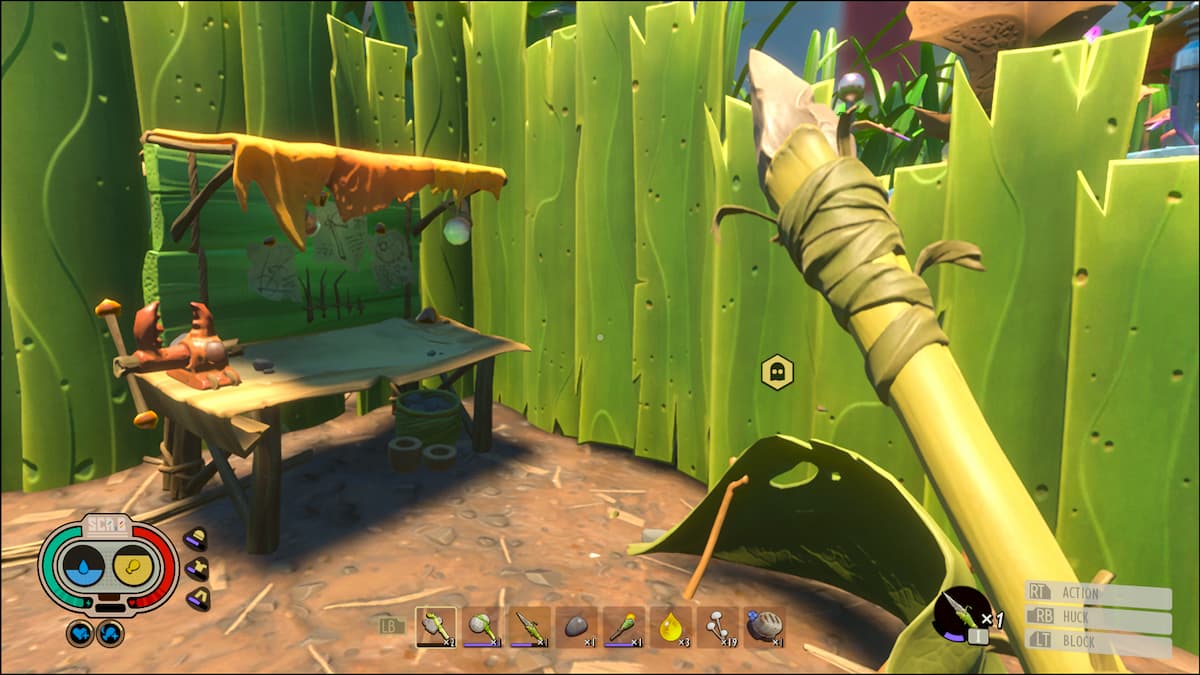The image size is (1200, 675).
Task: Select the canteen hotbar slot
Action: tap(763, 627)
